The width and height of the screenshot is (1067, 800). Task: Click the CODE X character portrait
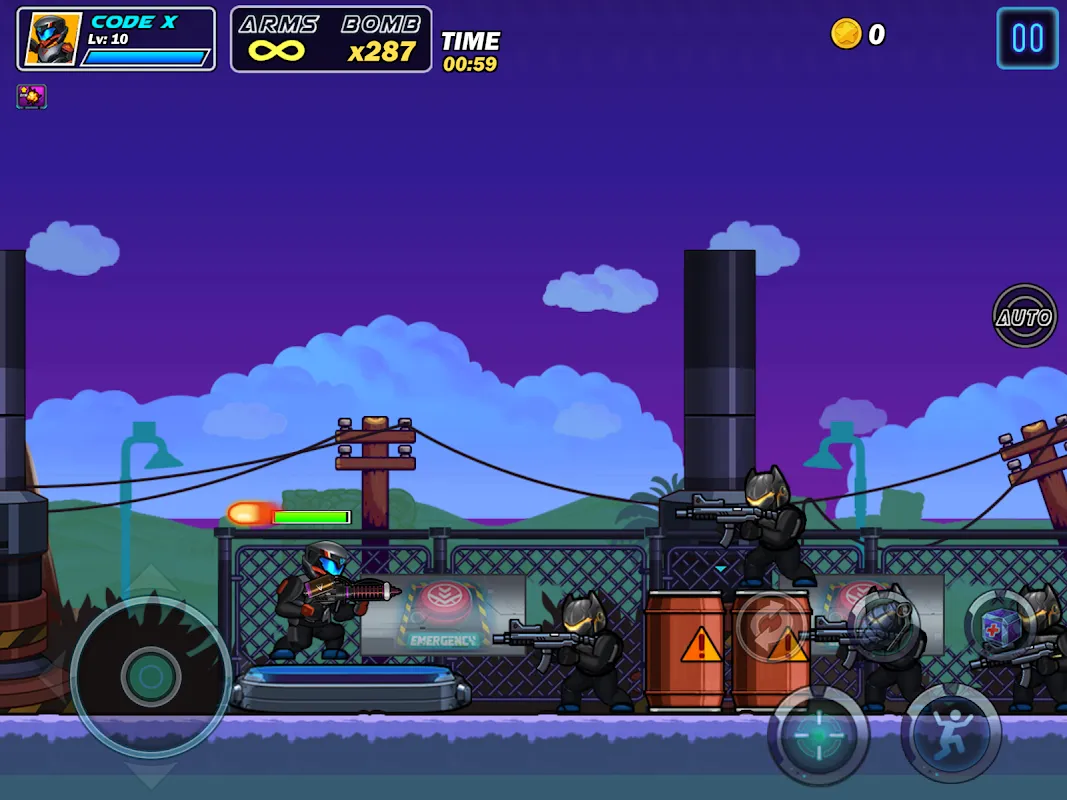(52, 40)
